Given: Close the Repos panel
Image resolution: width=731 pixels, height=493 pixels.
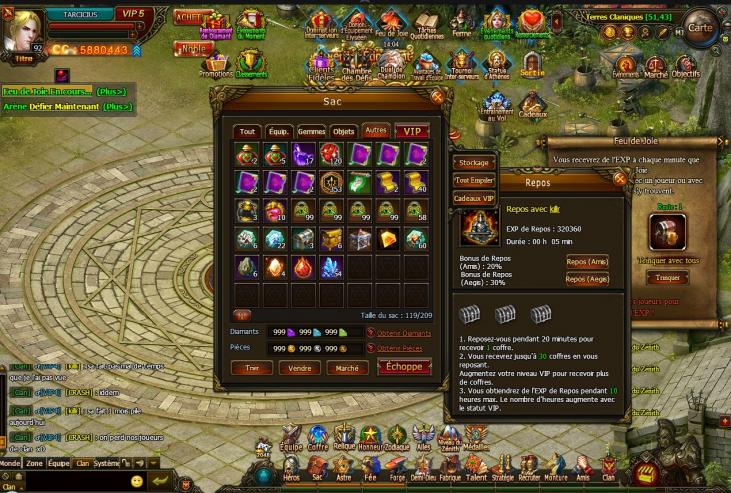Looking at the screenshot, I should (x=619, y=178).
